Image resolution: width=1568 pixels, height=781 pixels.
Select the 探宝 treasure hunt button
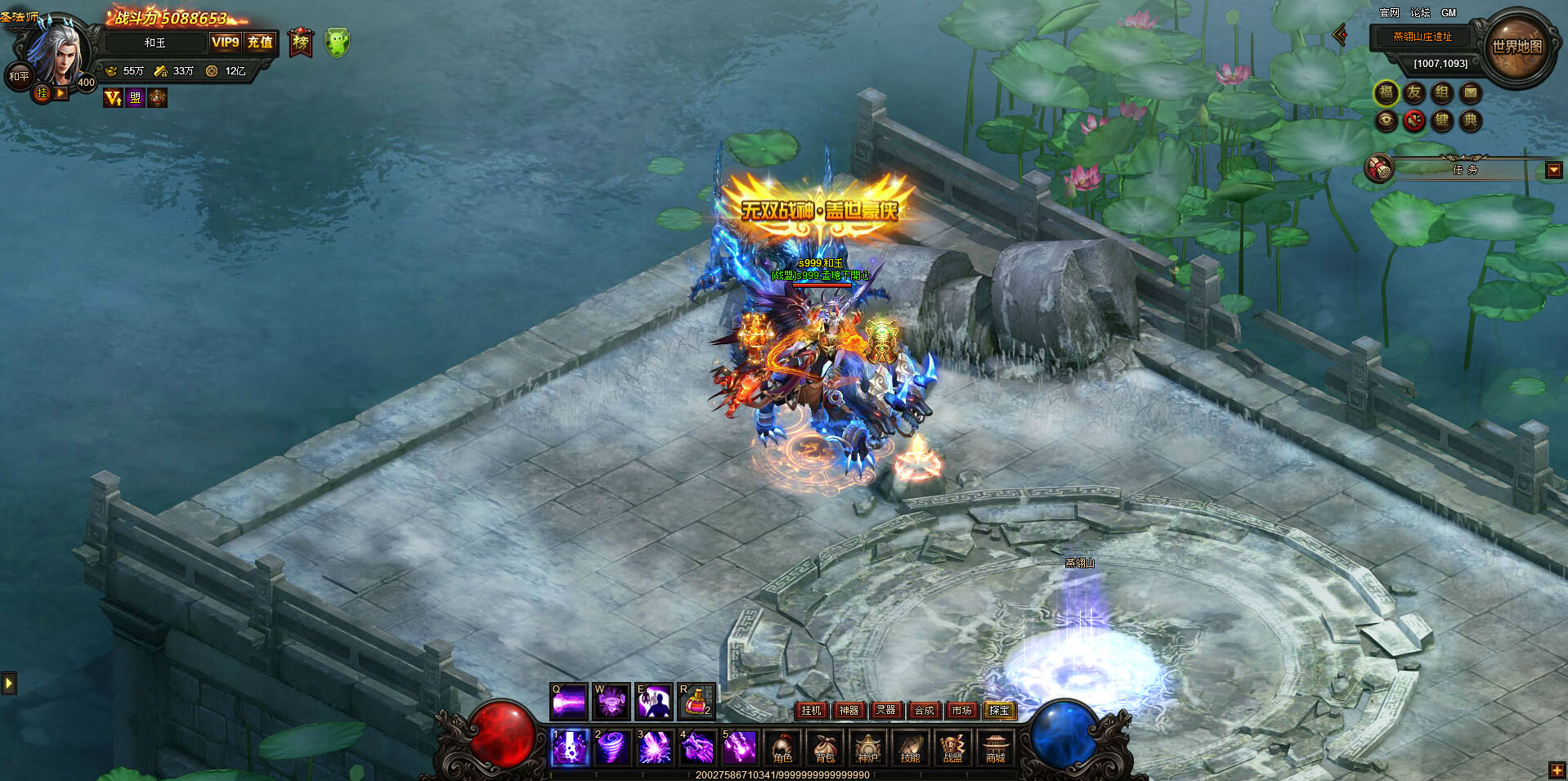[999, 711]
